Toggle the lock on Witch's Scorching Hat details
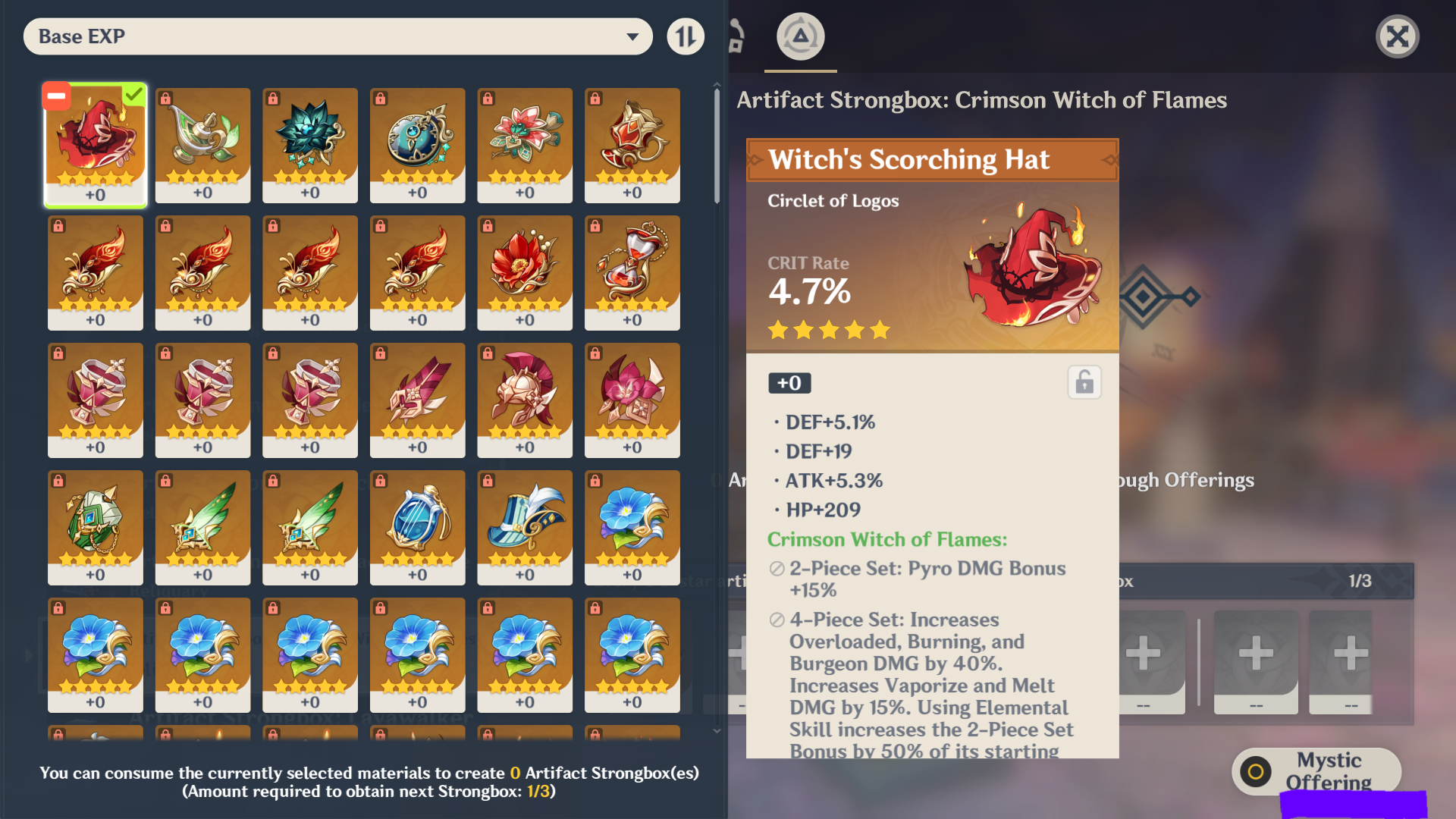This screenshot has height=819, width=1456. pyautogui.click(x=1084, y=382)
